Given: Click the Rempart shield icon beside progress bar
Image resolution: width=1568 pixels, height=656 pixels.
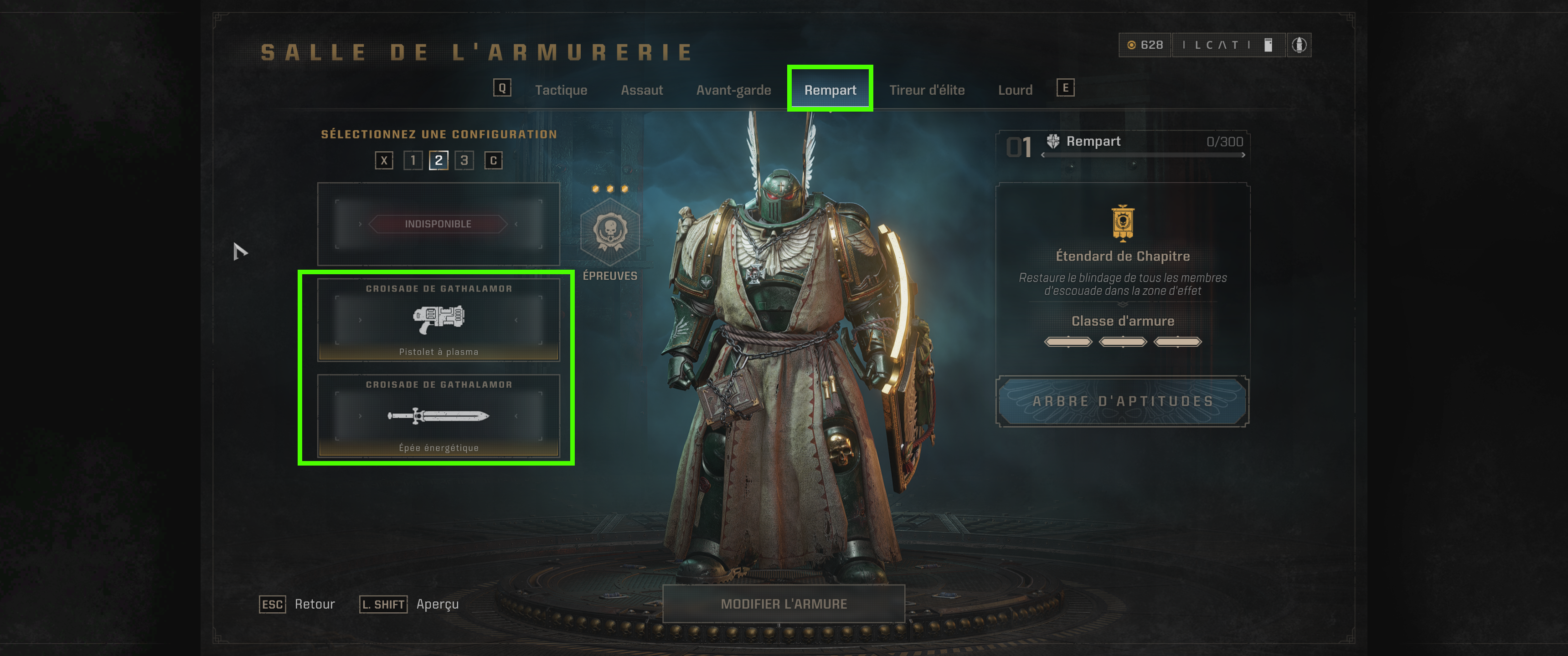Looking at the screenshot, I should point(1053,141).
